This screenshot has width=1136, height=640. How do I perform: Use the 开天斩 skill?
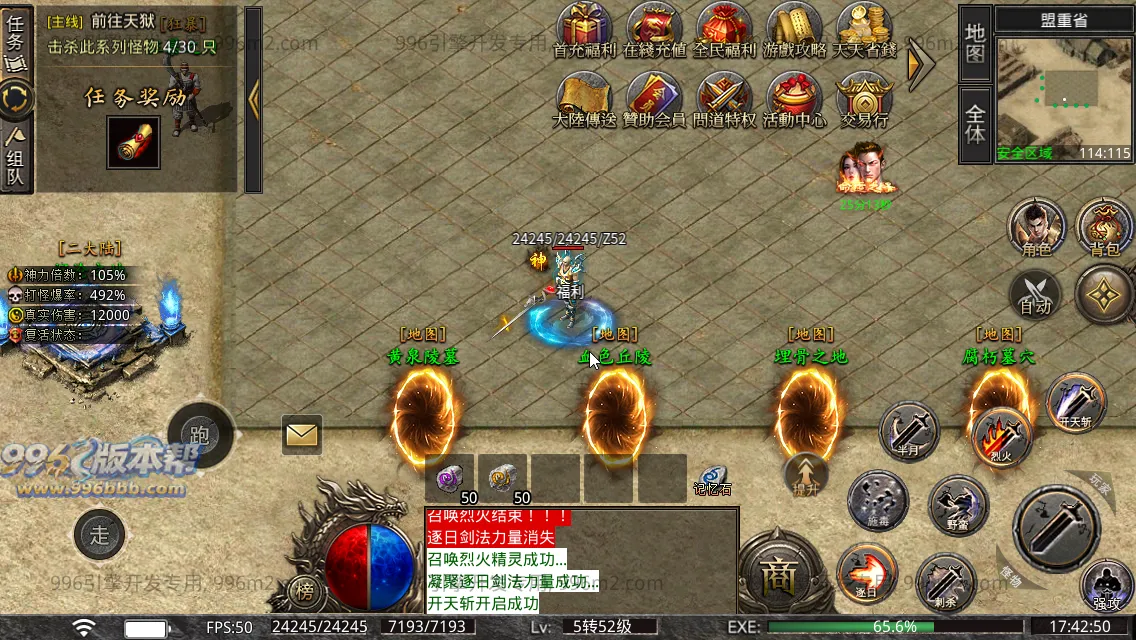tap(1076, 401)
